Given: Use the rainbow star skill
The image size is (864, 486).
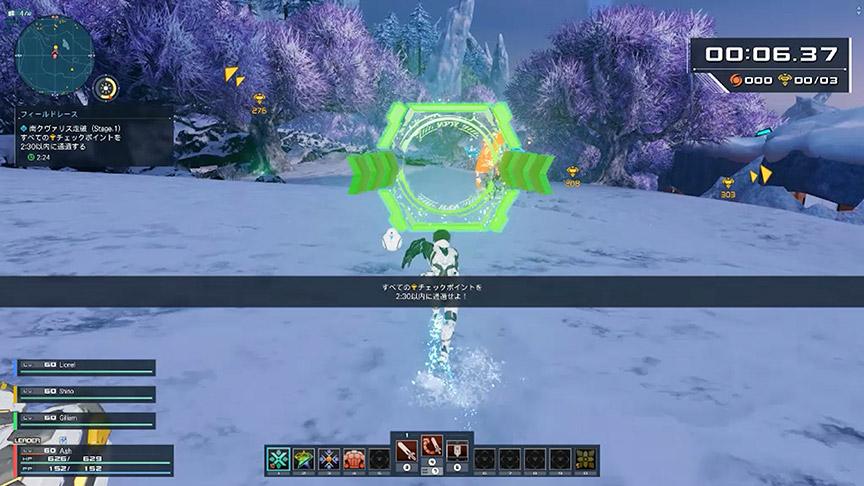Looking at the screenshot, I should [303, 459].
